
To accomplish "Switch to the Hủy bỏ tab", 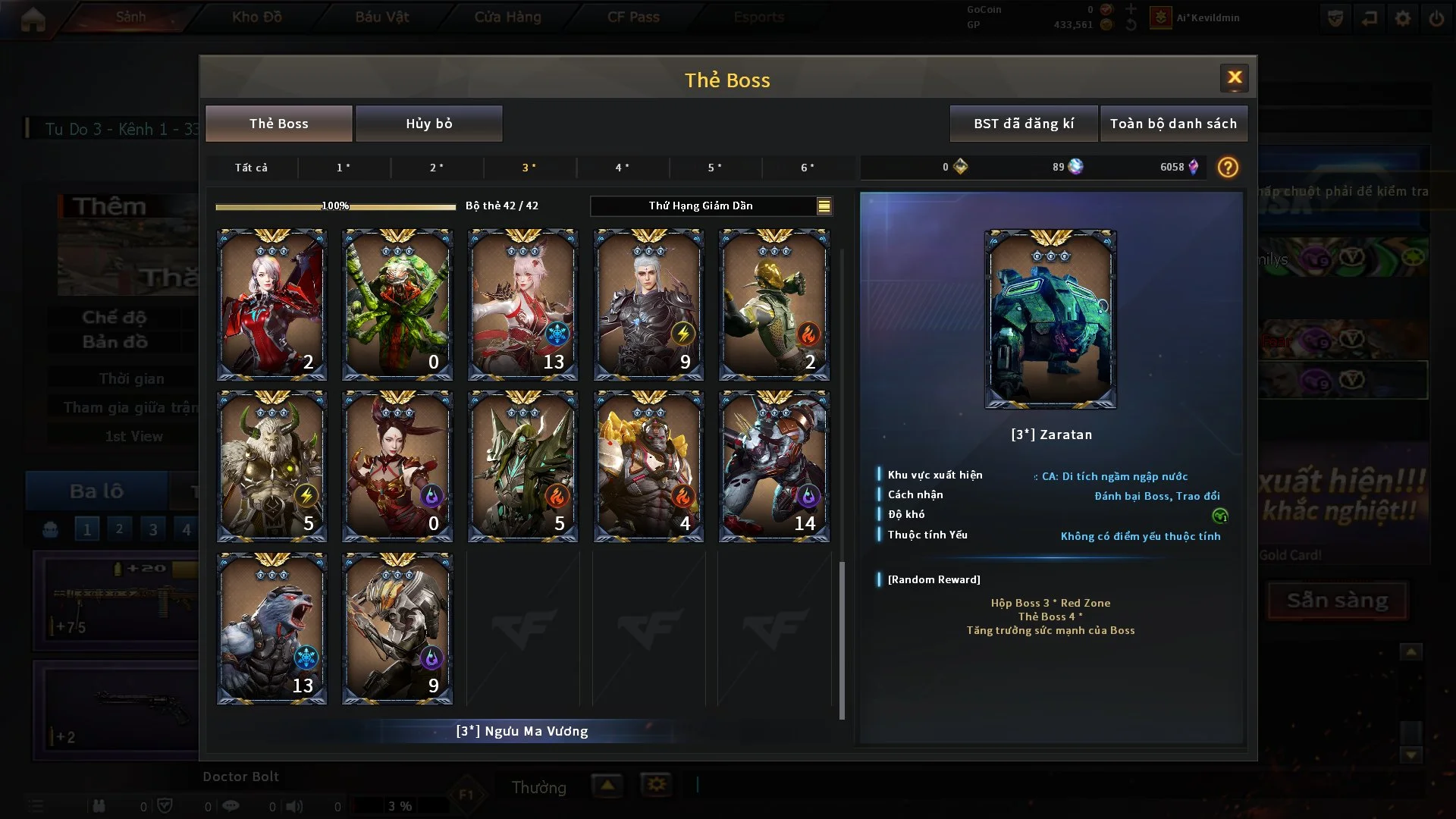I will [x=428, y=124].
